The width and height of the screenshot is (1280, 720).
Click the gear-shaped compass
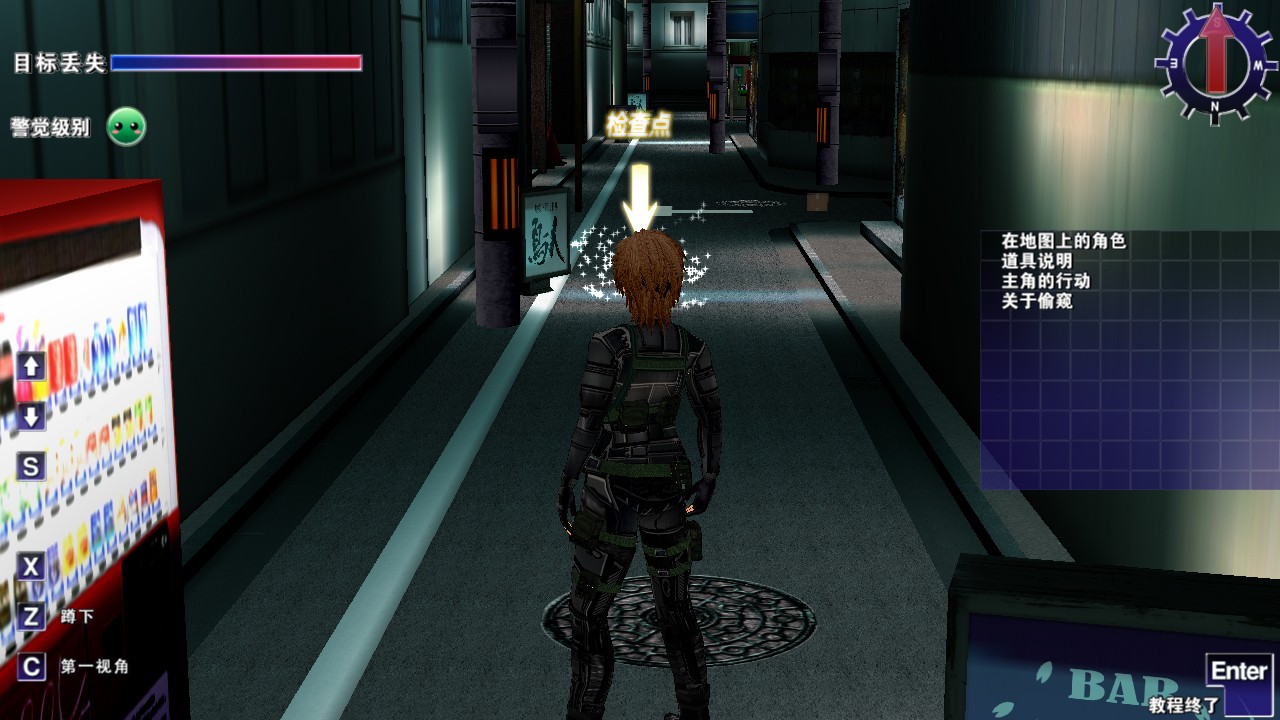coord(1215,63)
